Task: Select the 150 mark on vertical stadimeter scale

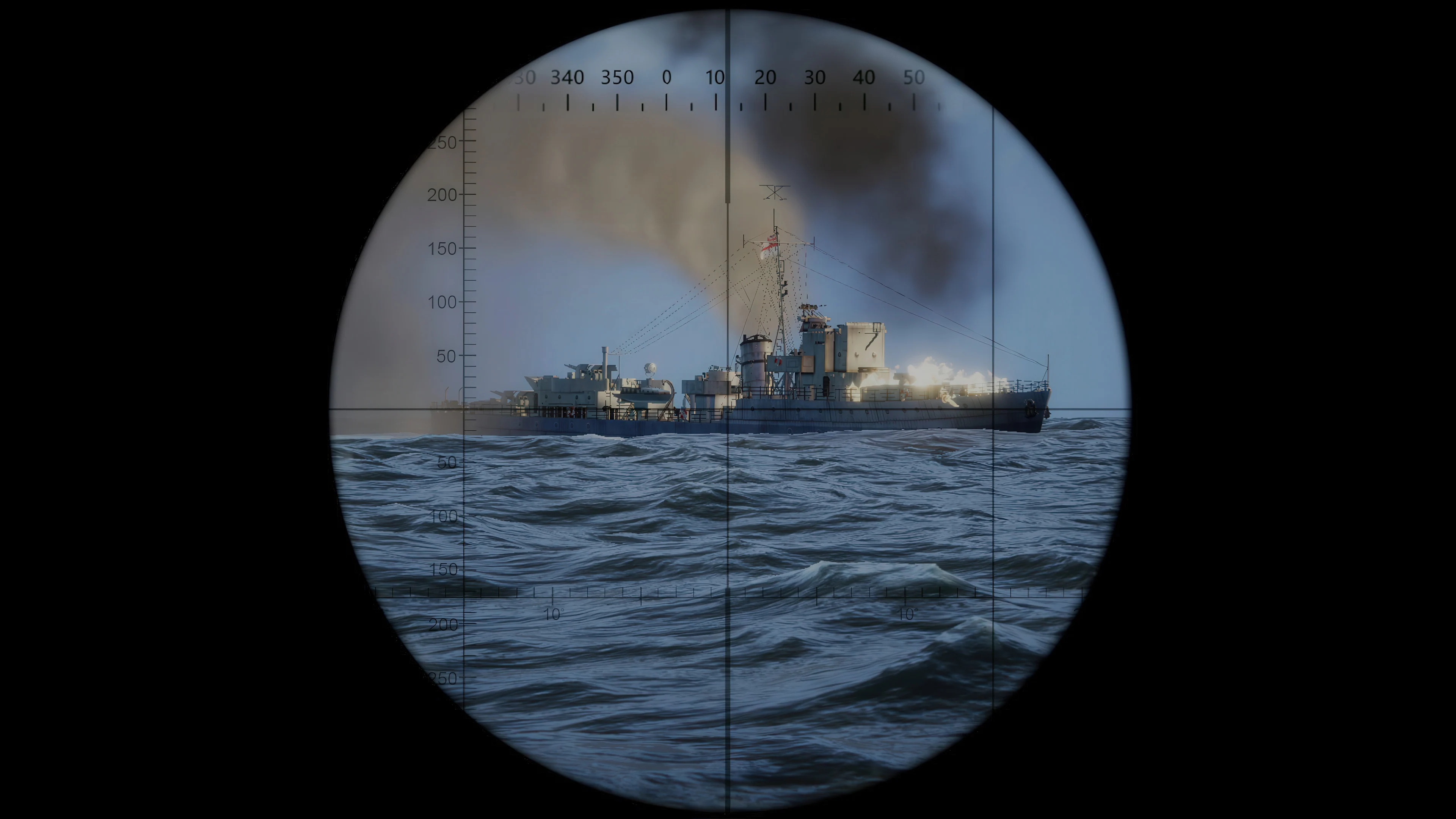Action: pos(446,249)
